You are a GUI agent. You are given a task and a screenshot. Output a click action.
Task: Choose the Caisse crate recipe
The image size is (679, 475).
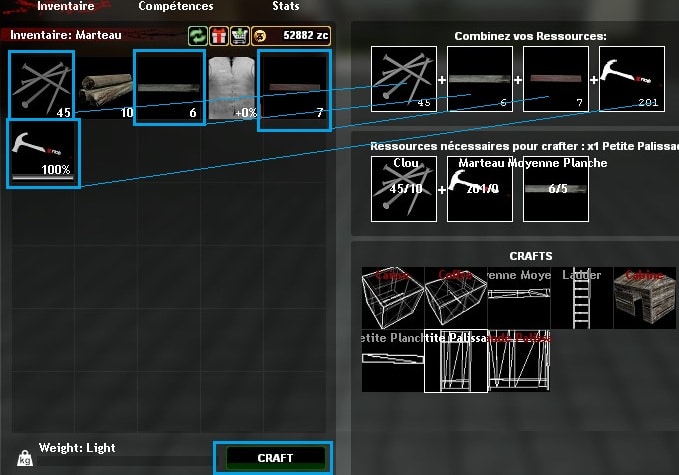click(x=392, y=298)
